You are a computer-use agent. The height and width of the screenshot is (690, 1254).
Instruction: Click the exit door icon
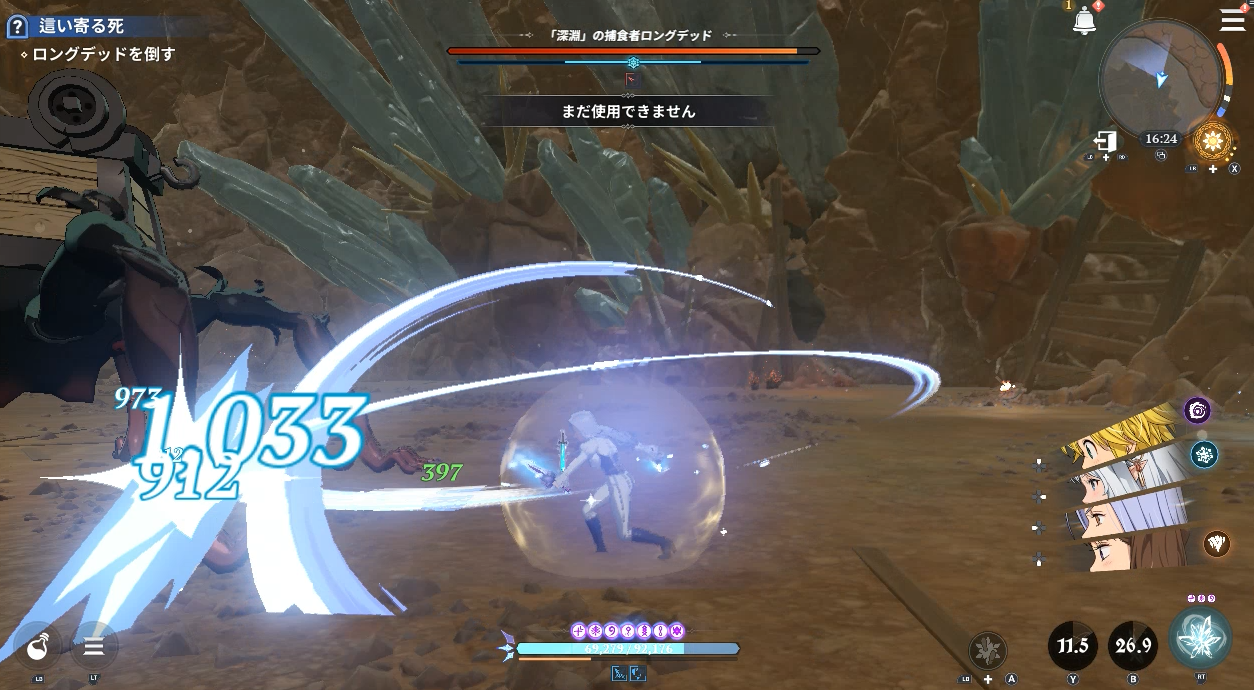[x=1105, y=140]
